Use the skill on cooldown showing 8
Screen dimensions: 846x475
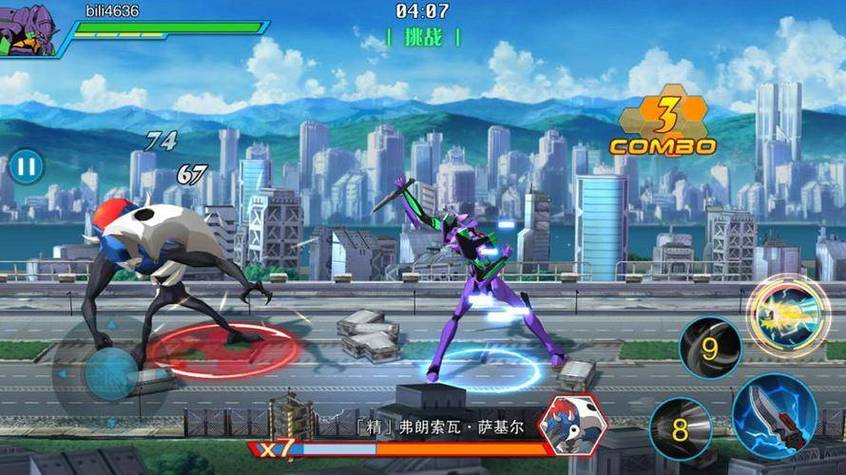pyautogui.click(x=680, y=429)
